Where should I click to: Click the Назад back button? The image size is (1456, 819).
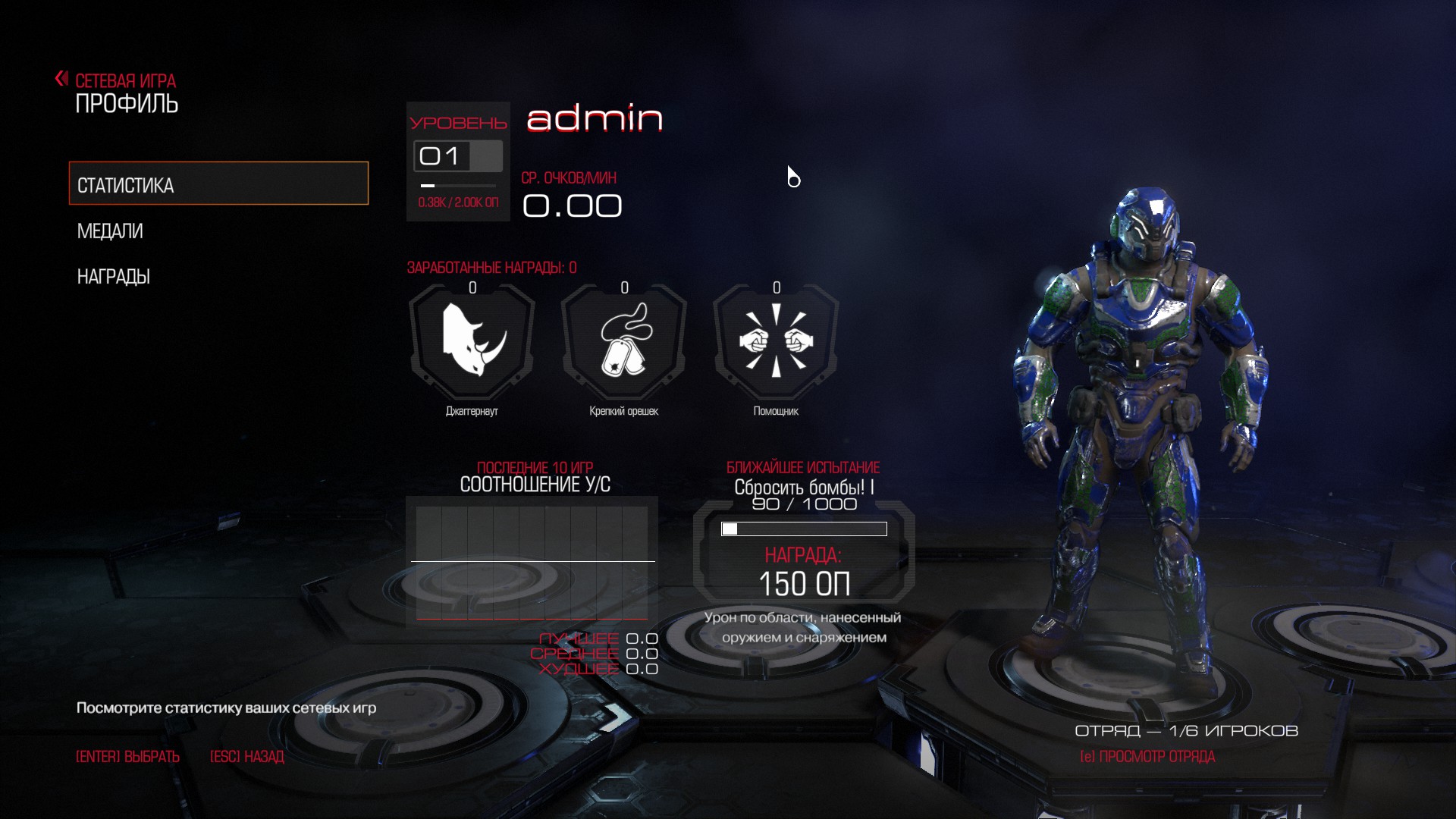coord(246,757)
